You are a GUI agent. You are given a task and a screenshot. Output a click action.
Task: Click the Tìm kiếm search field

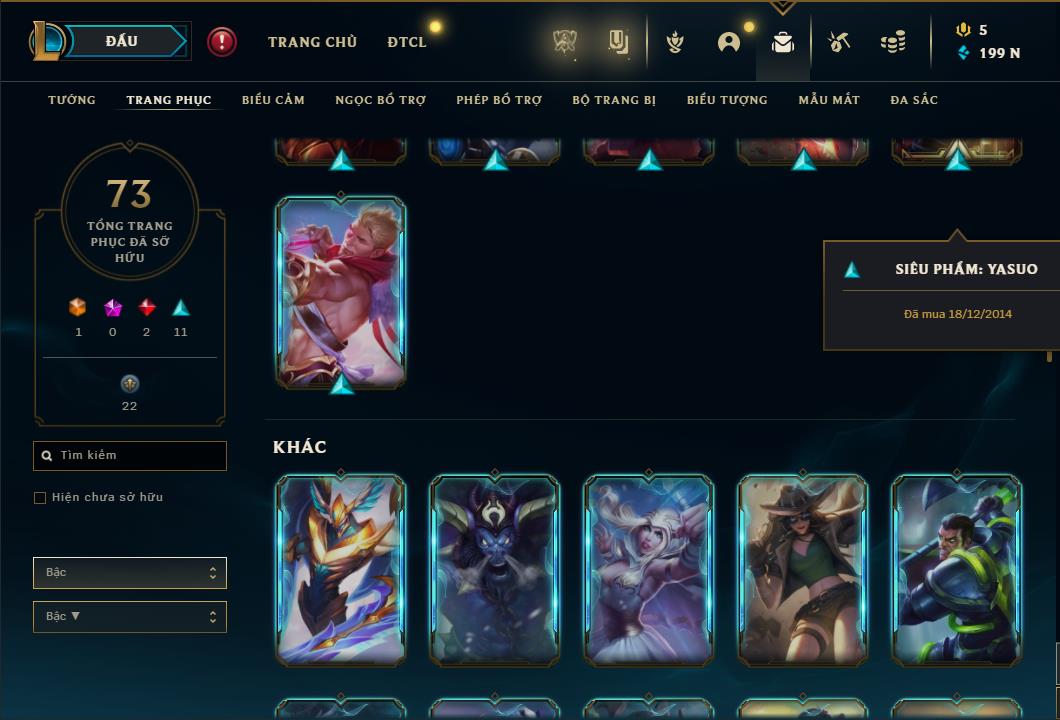130,456
